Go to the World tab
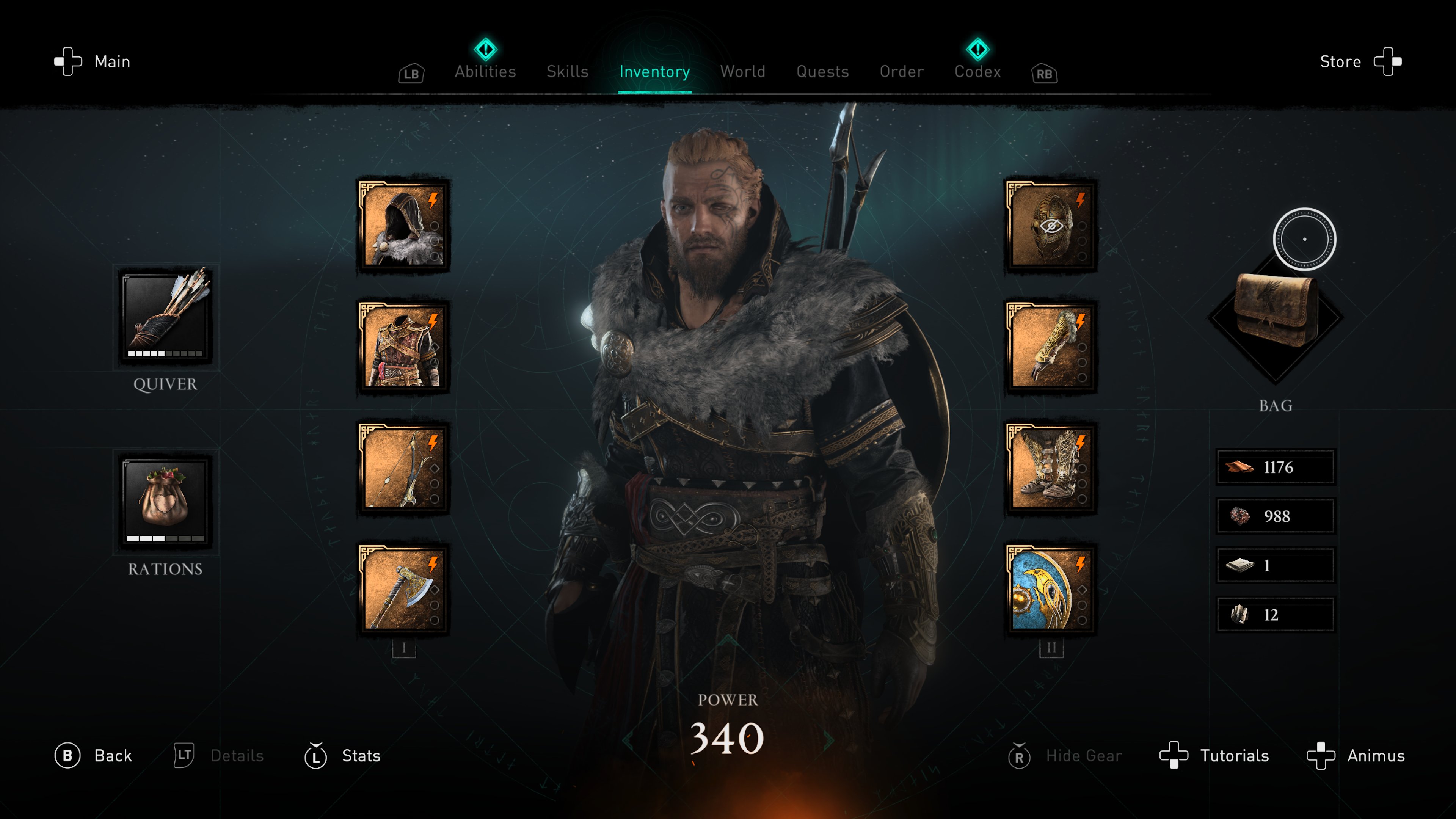The height and width of the screenshot is (819, 1456). pyautogui.click(x=743, y=71)
